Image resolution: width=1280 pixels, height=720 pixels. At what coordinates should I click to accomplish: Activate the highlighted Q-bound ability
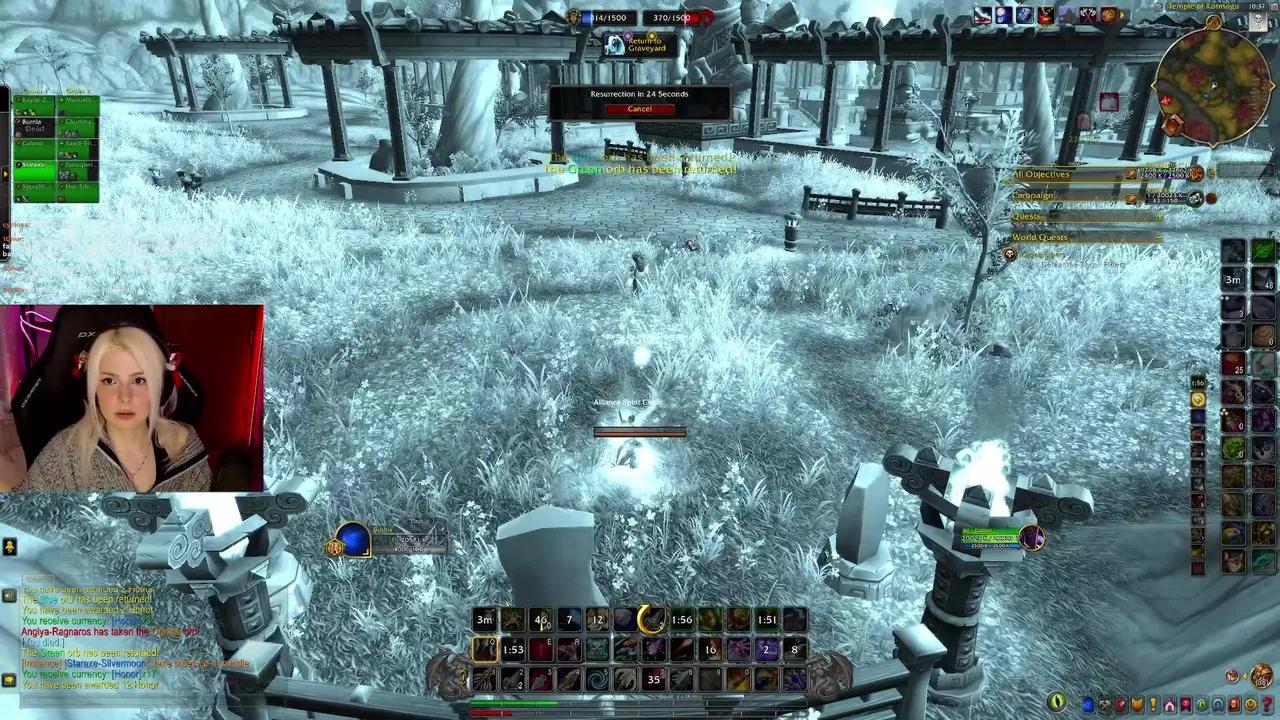coord(485,650)
